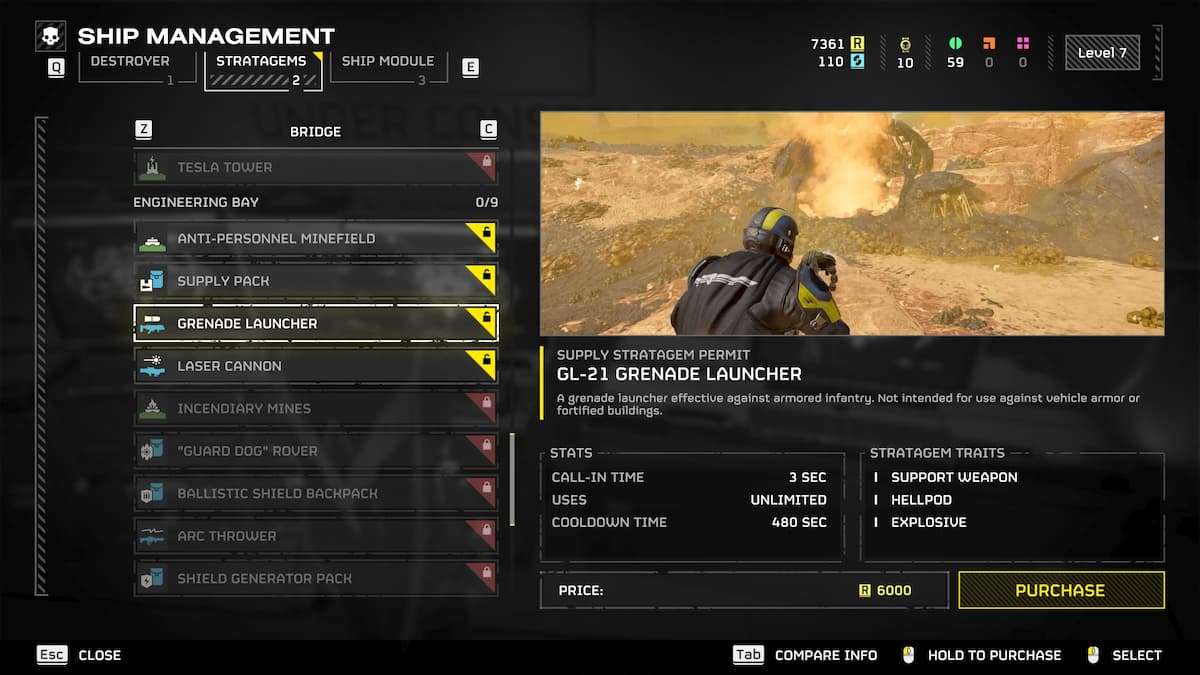Select the Supply Pack stratagem
1200x675 pixels.
pos(315,281)
